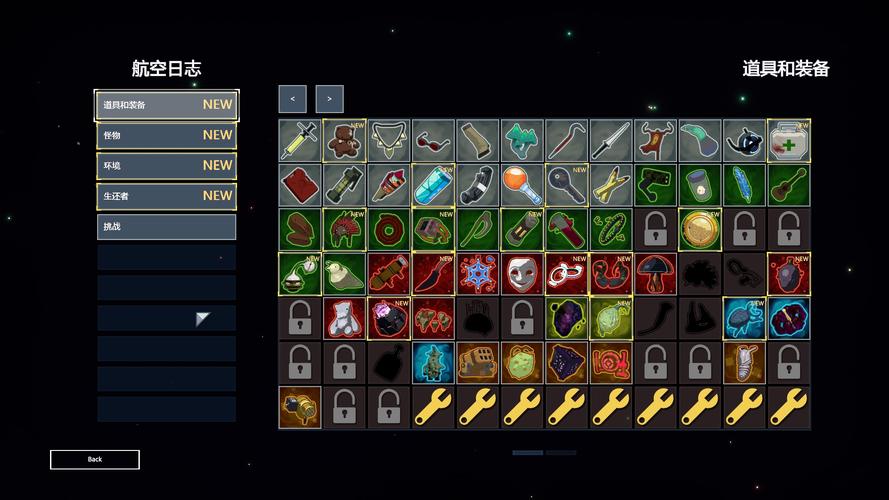Choose the red-capped mushroom item
The image size is (889, 500).
655,273
